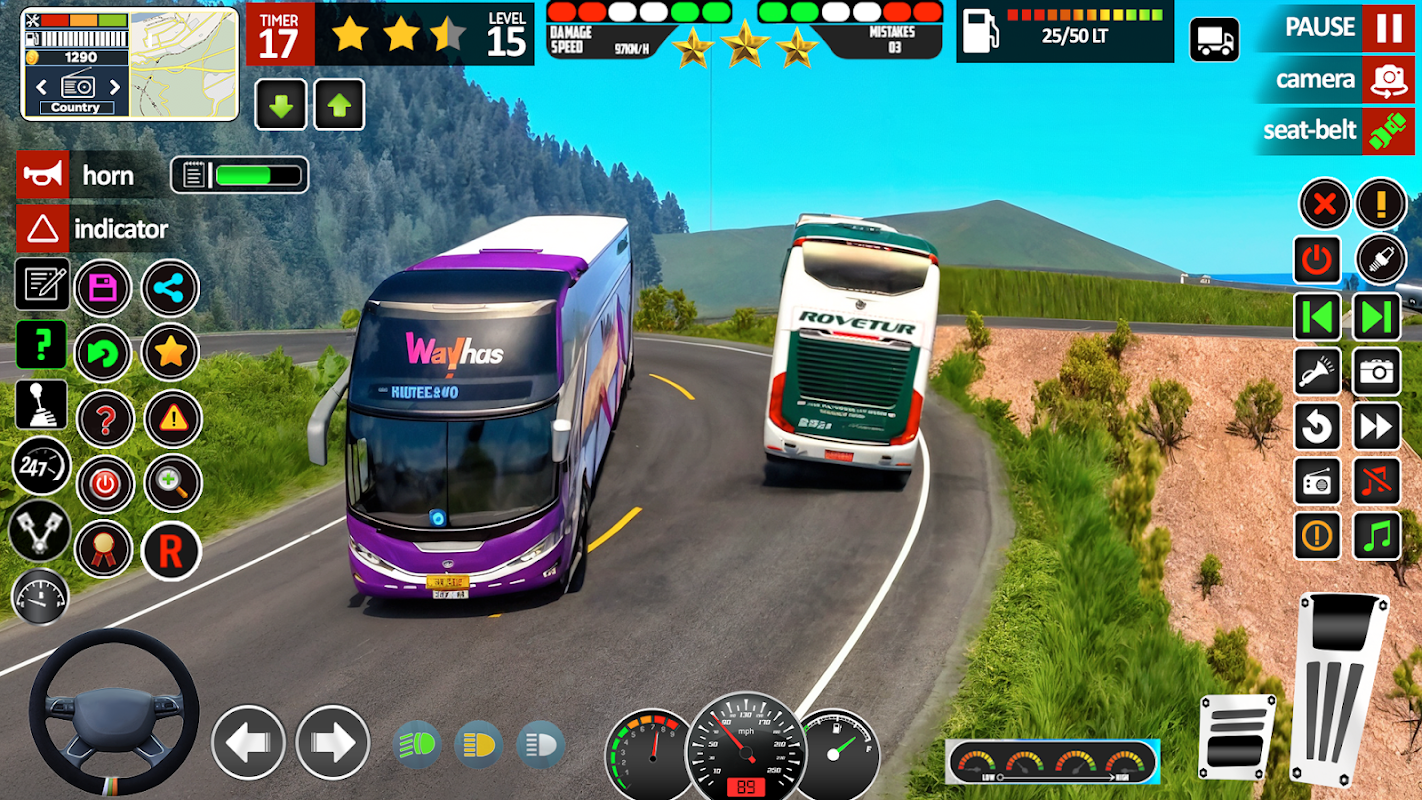The height and width of the screenshot is (800, 1422).
Task: Pause the game
Action: [1388, 27]
